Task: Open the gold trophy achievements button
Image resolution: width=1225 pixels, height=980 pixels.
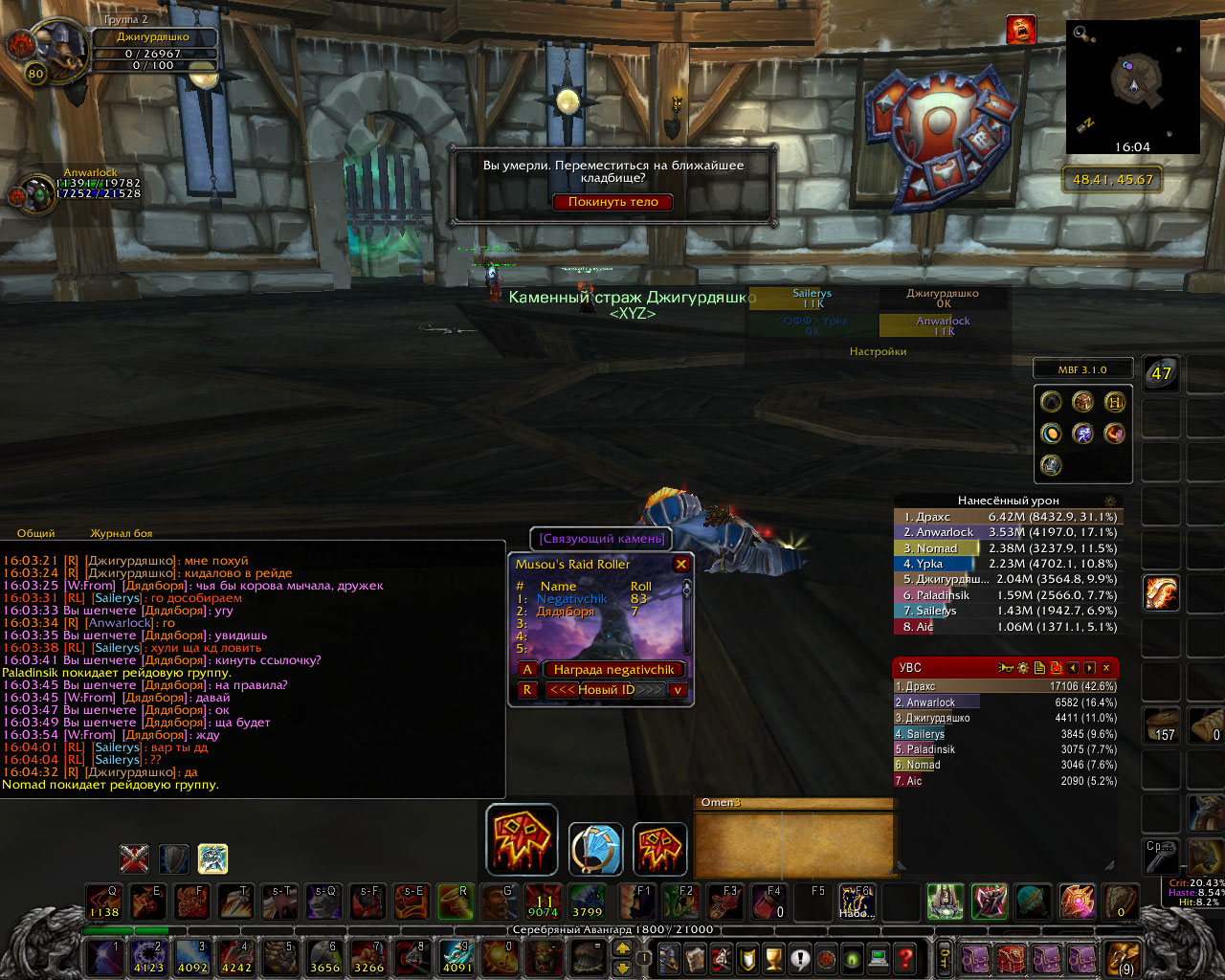Action: coord(775,957)
